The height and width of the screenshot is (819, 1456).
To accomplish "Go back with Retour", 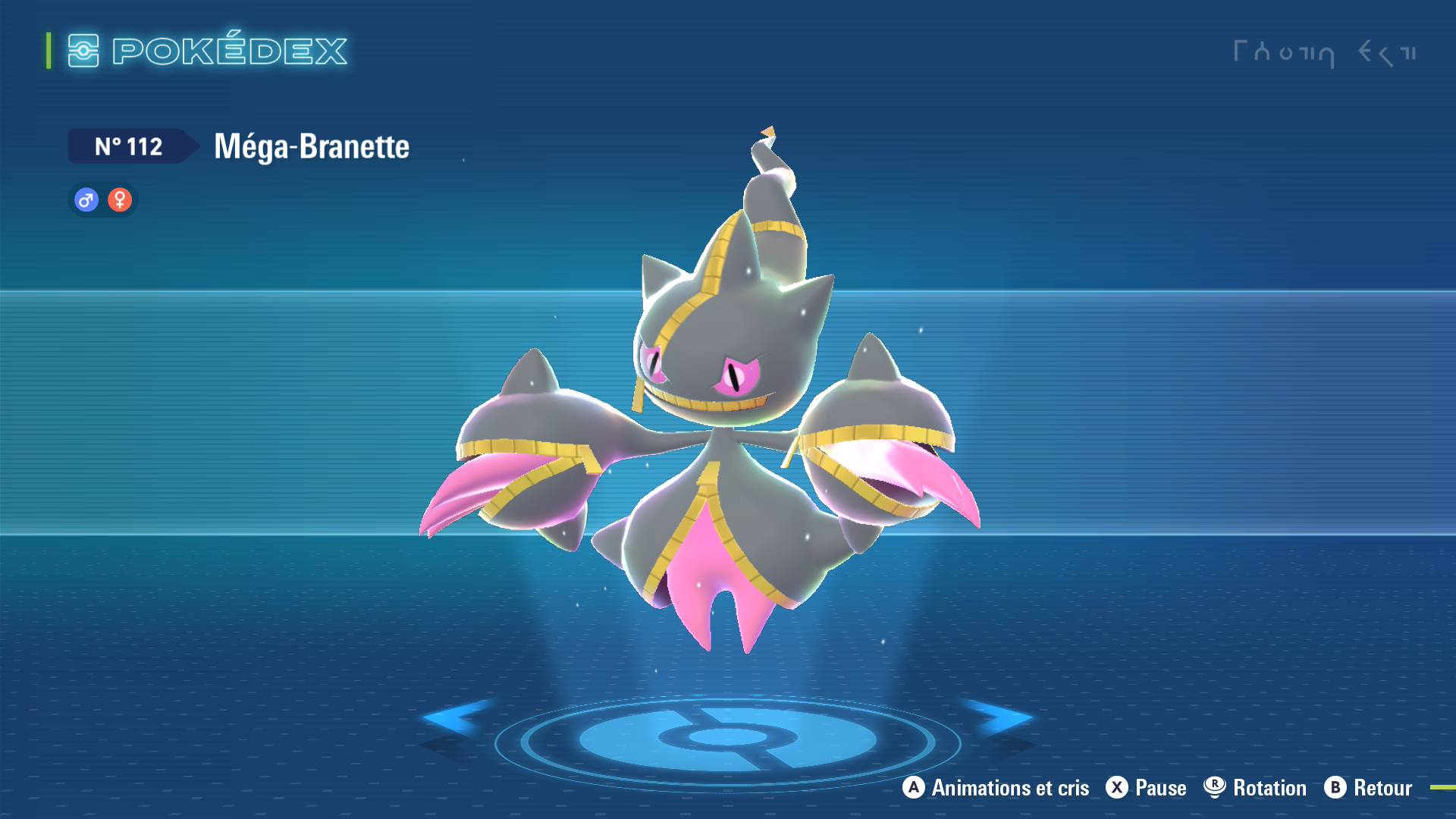I will point(1368,788).
